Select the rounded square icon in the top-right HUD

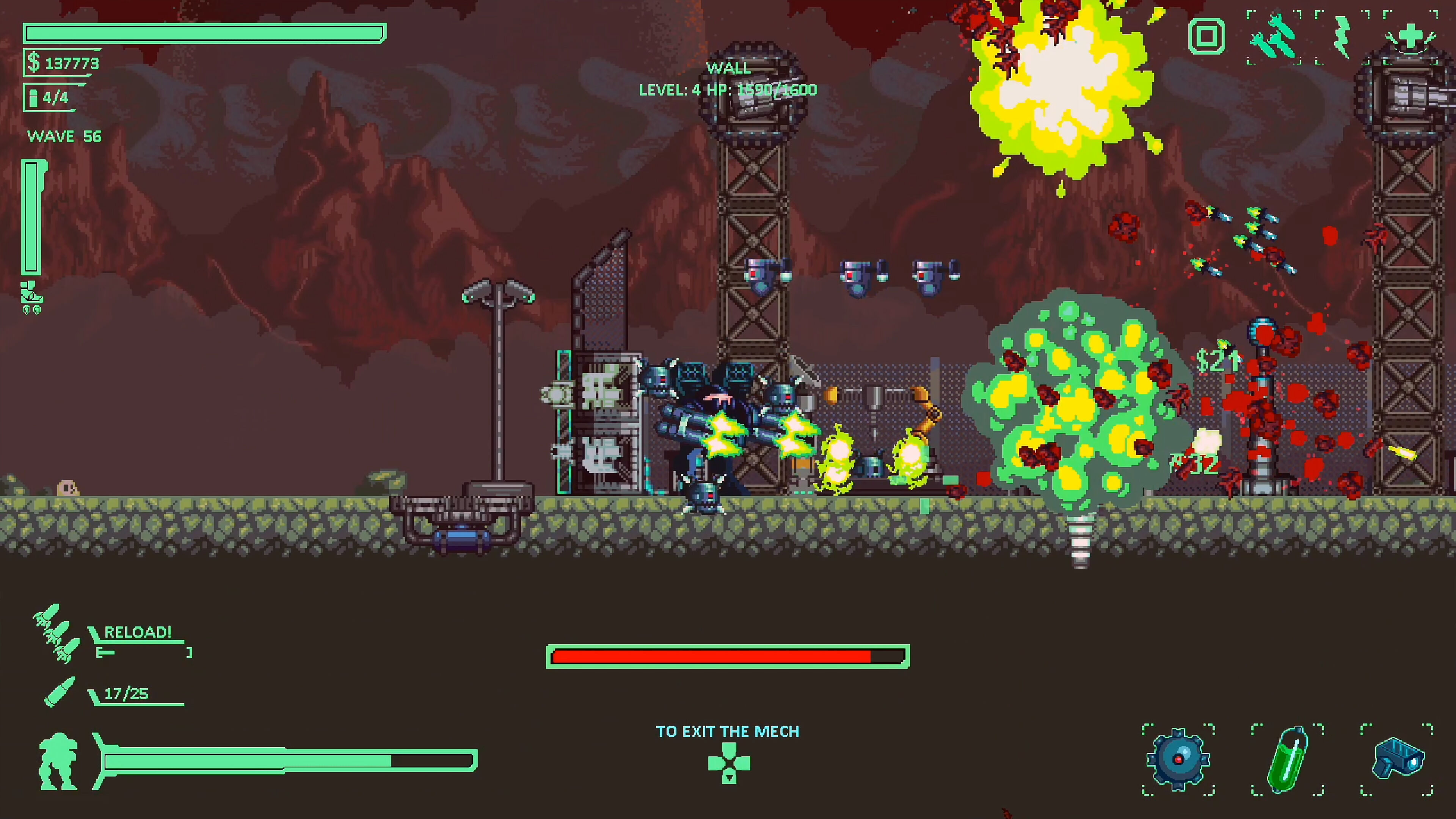(1206, 37)
